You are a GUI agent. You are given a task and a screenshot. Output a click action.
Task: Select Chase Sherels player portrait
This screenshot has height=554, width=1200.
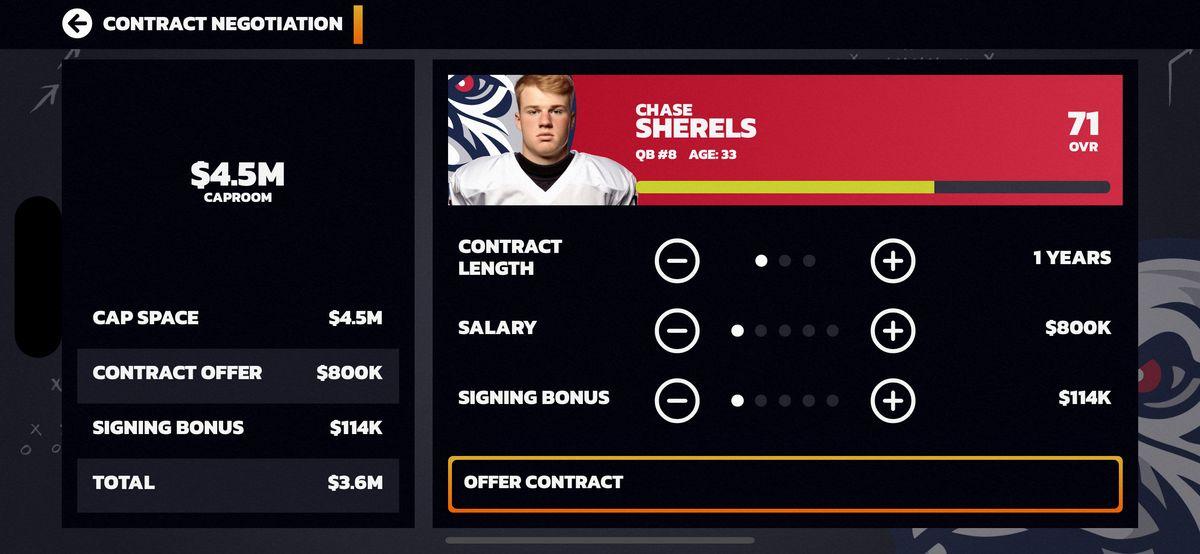[x=540, y=140]
